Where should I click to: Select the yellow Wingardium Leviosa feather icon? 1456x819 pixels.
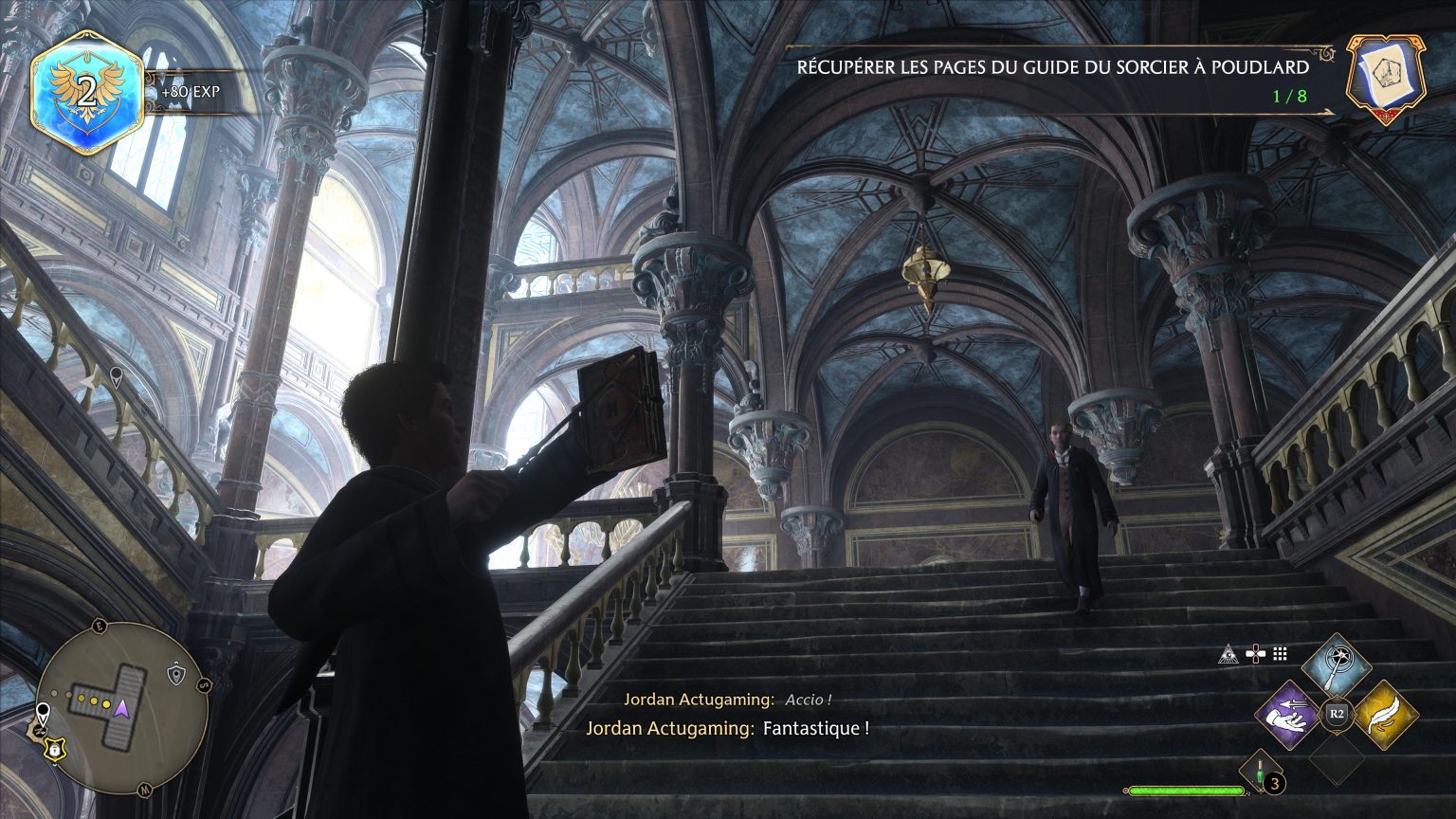1388,714
